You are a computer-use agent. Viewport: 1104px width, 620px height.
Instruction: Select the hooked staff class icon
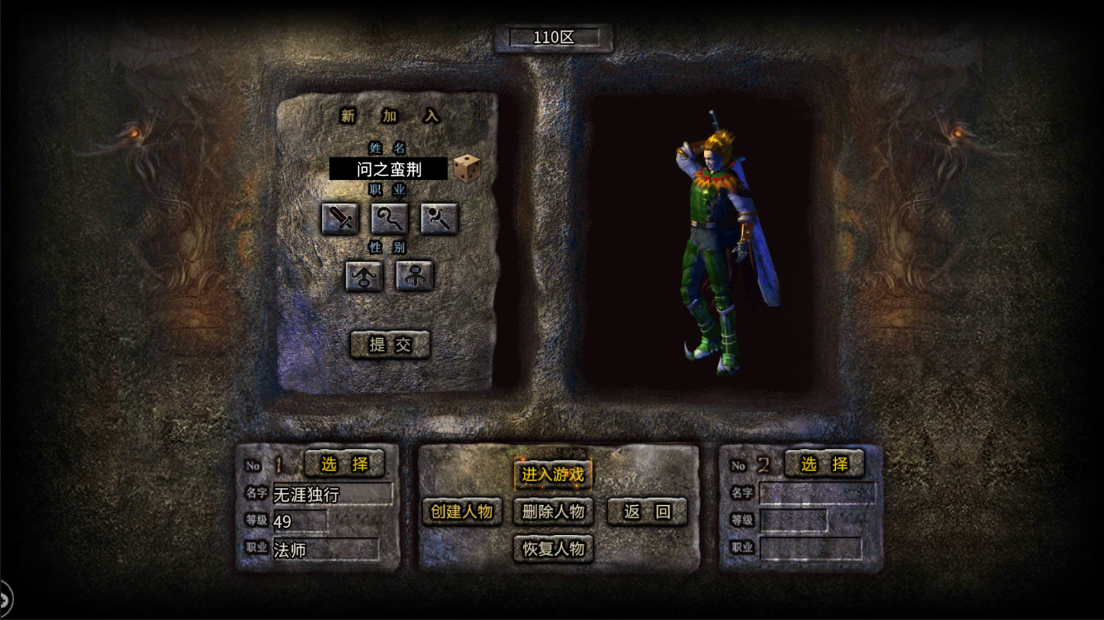(x=390, y=217)
